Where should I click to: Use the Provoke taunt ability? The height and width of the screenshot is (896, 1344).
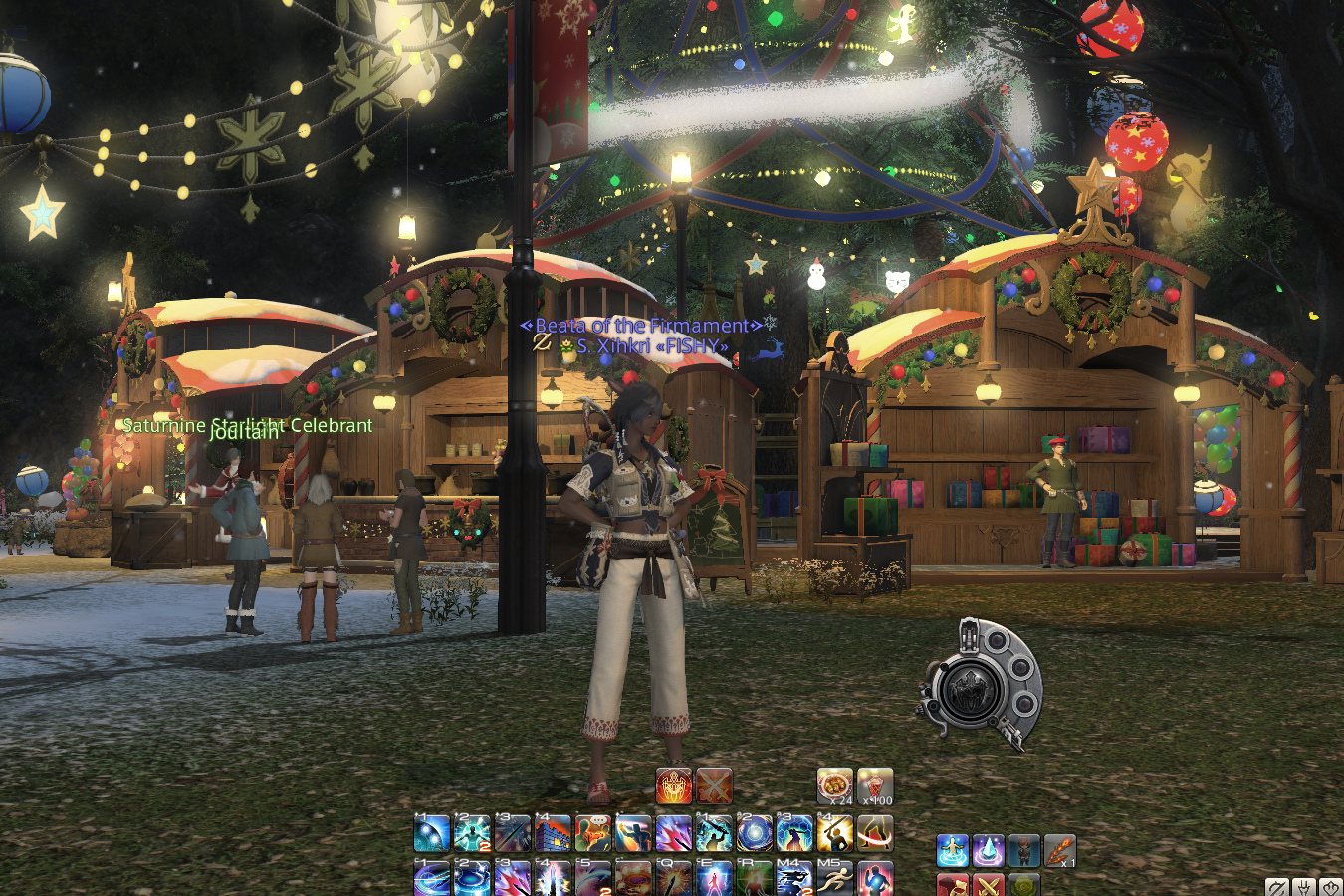point(593,833)
